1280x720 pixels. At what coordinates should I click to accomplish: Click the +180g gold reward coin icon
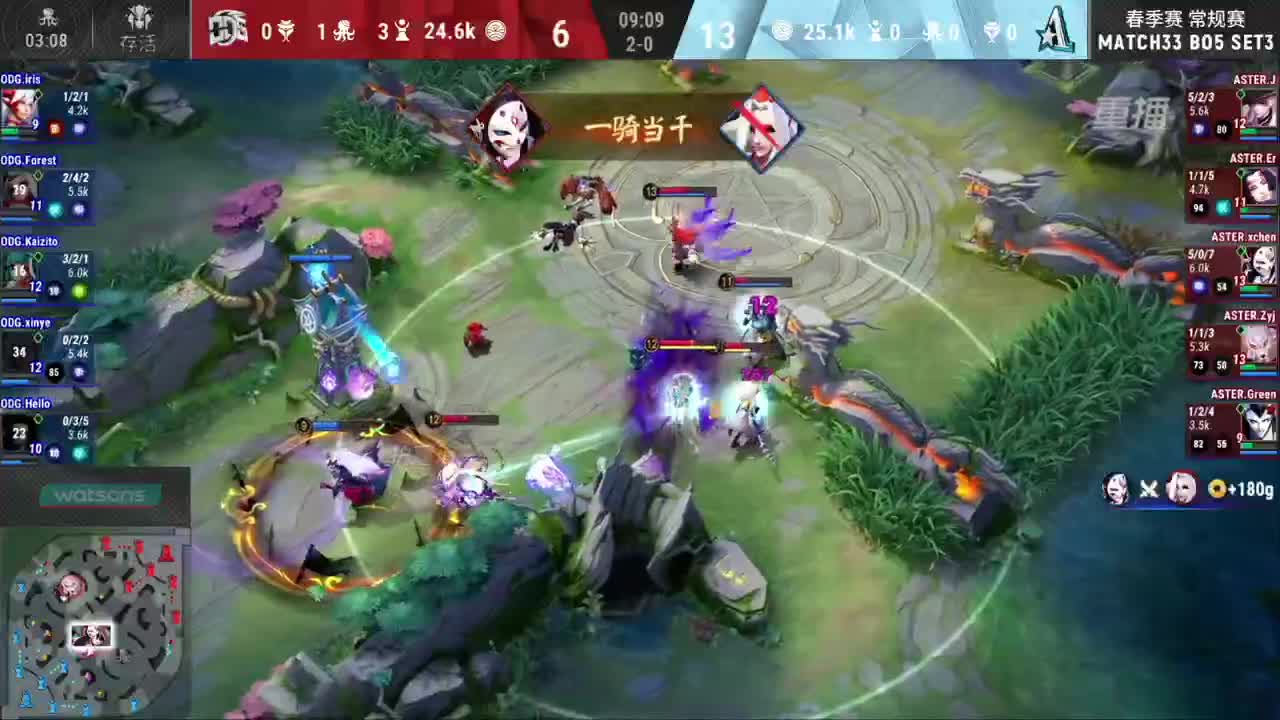(1217, 489)
